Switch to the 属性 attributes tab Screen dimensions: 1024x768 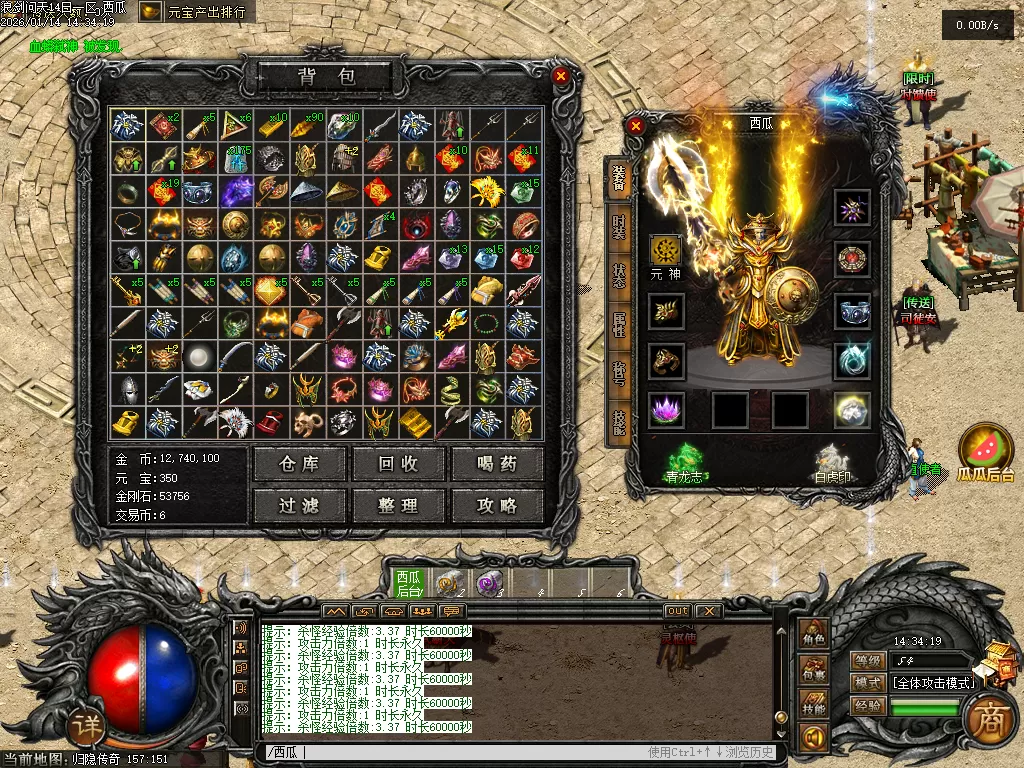pyautogui.click(x=619, y=325)
